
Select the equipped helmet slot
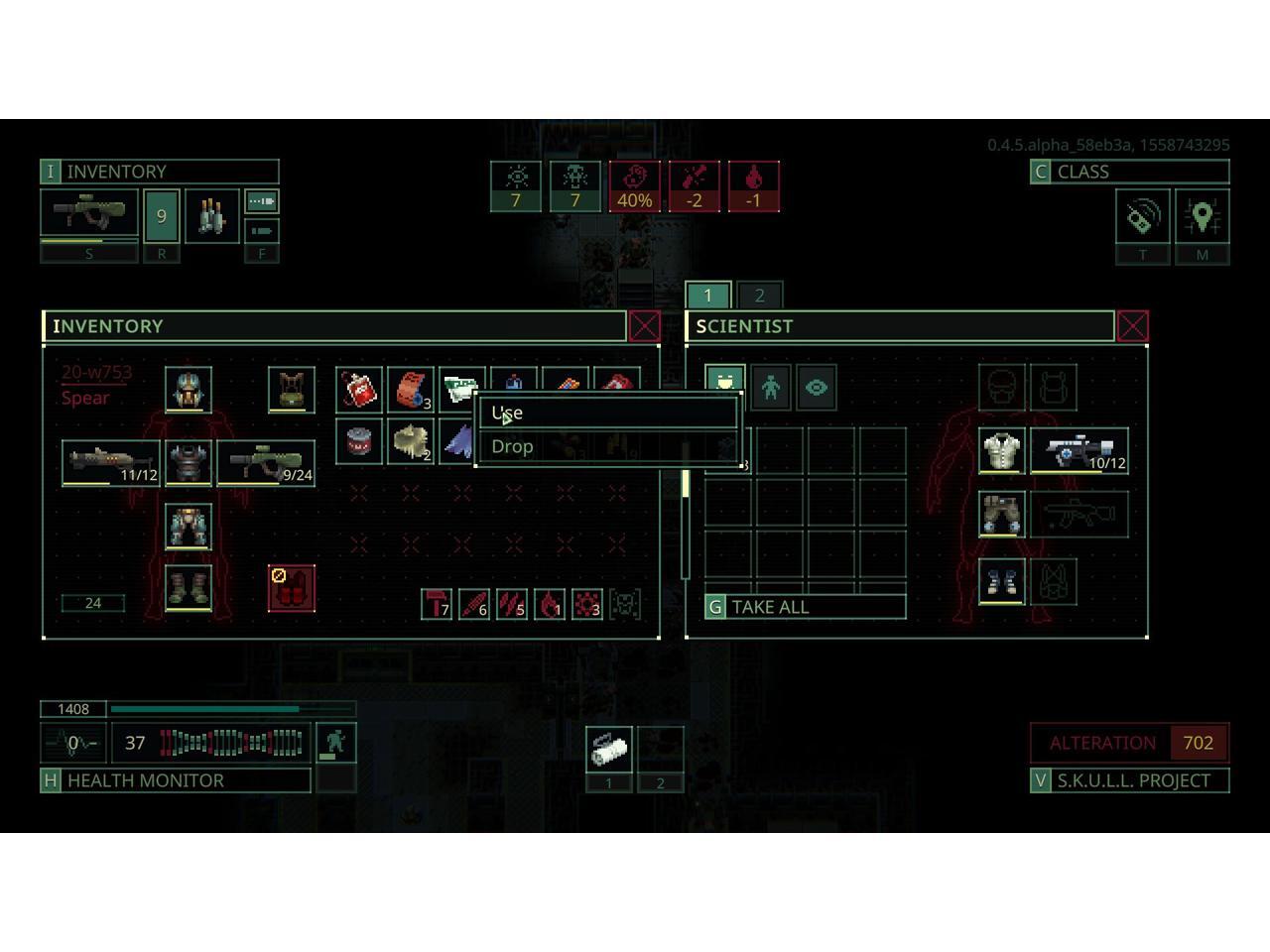(x=189, y=390)
